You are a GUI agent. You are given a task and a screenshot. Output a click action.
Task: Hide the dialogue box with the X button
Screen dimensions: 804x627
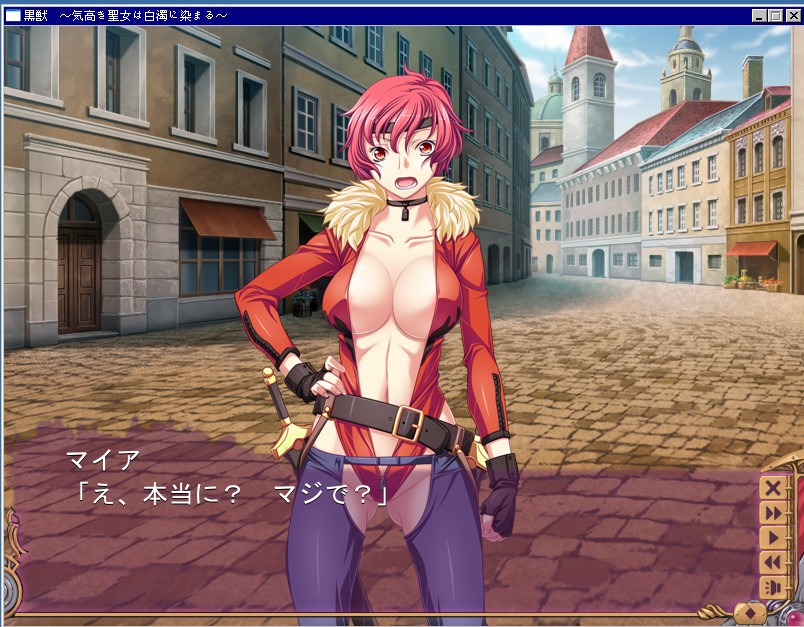point(772,488)
